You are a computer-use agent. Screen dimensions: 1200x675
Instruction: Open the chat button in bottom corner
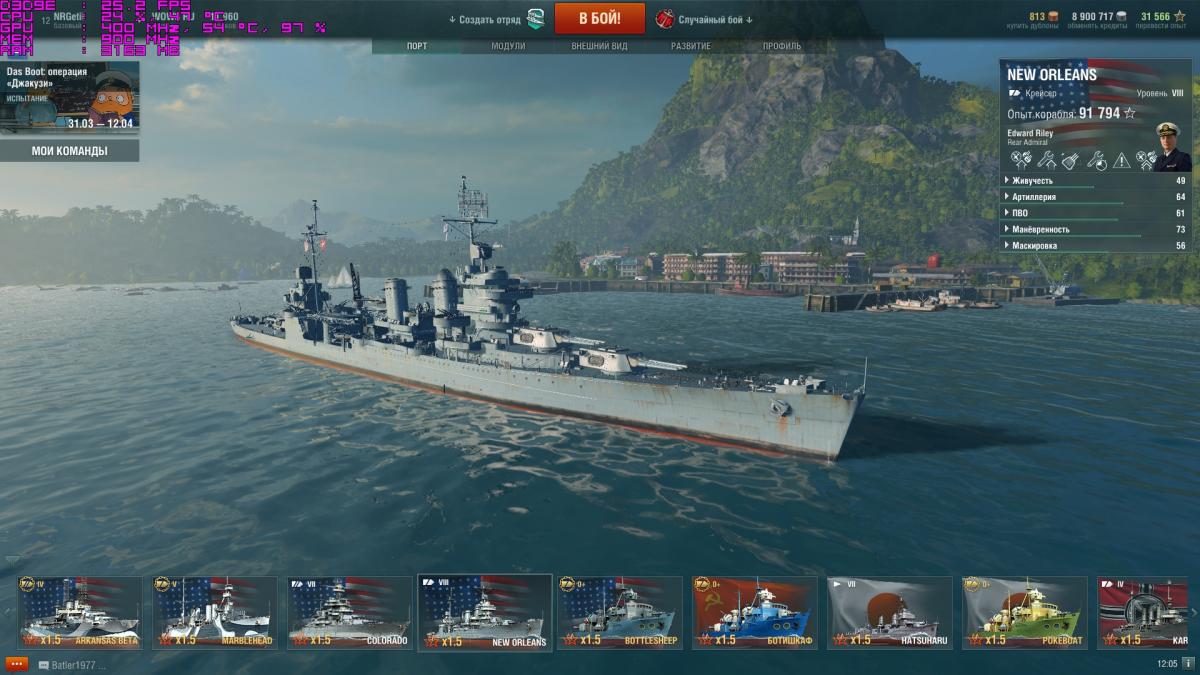(x=16, y=664)
